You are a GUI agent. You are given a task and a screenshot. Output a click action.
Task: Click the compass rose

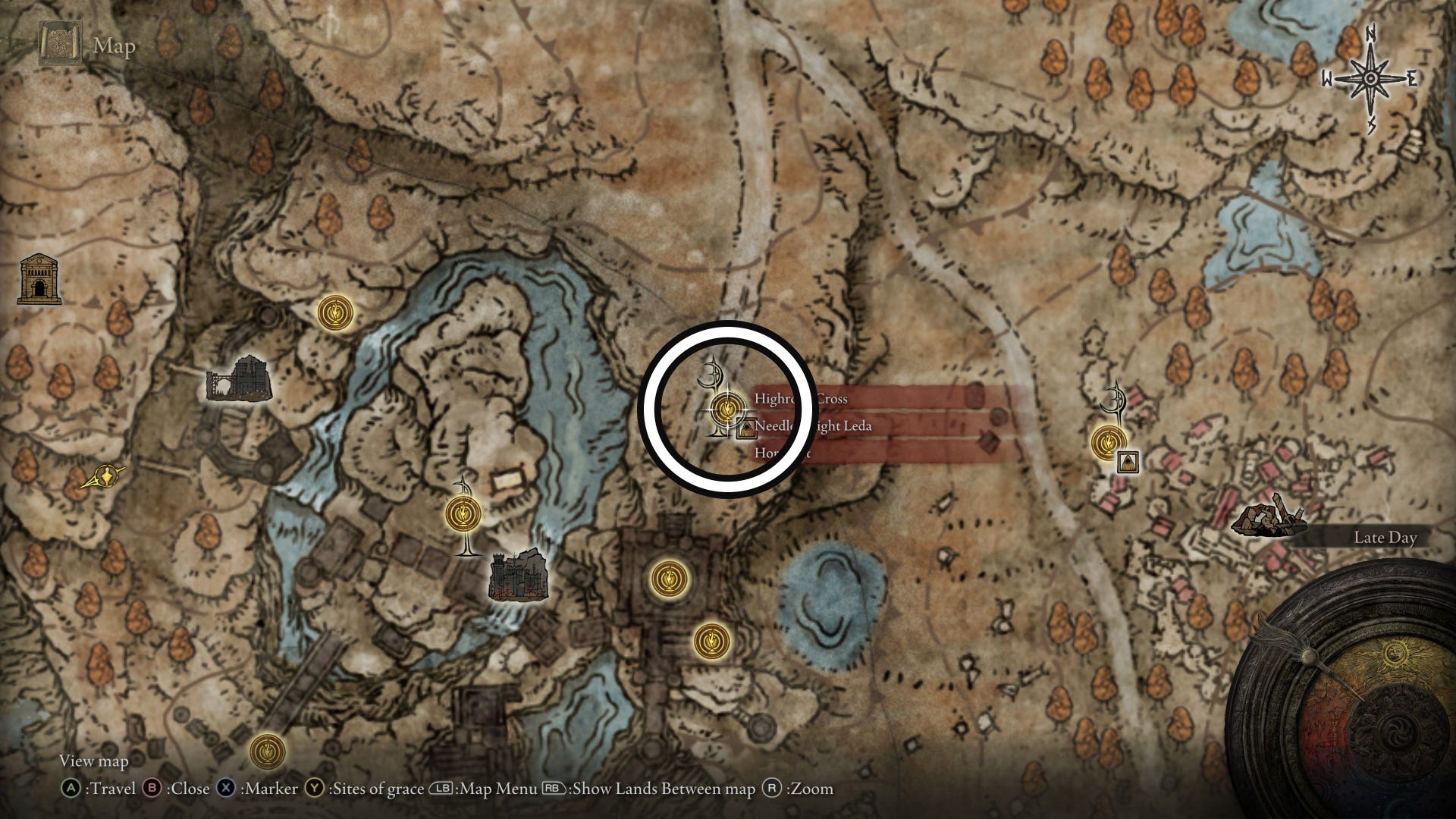pos(1370,80)
